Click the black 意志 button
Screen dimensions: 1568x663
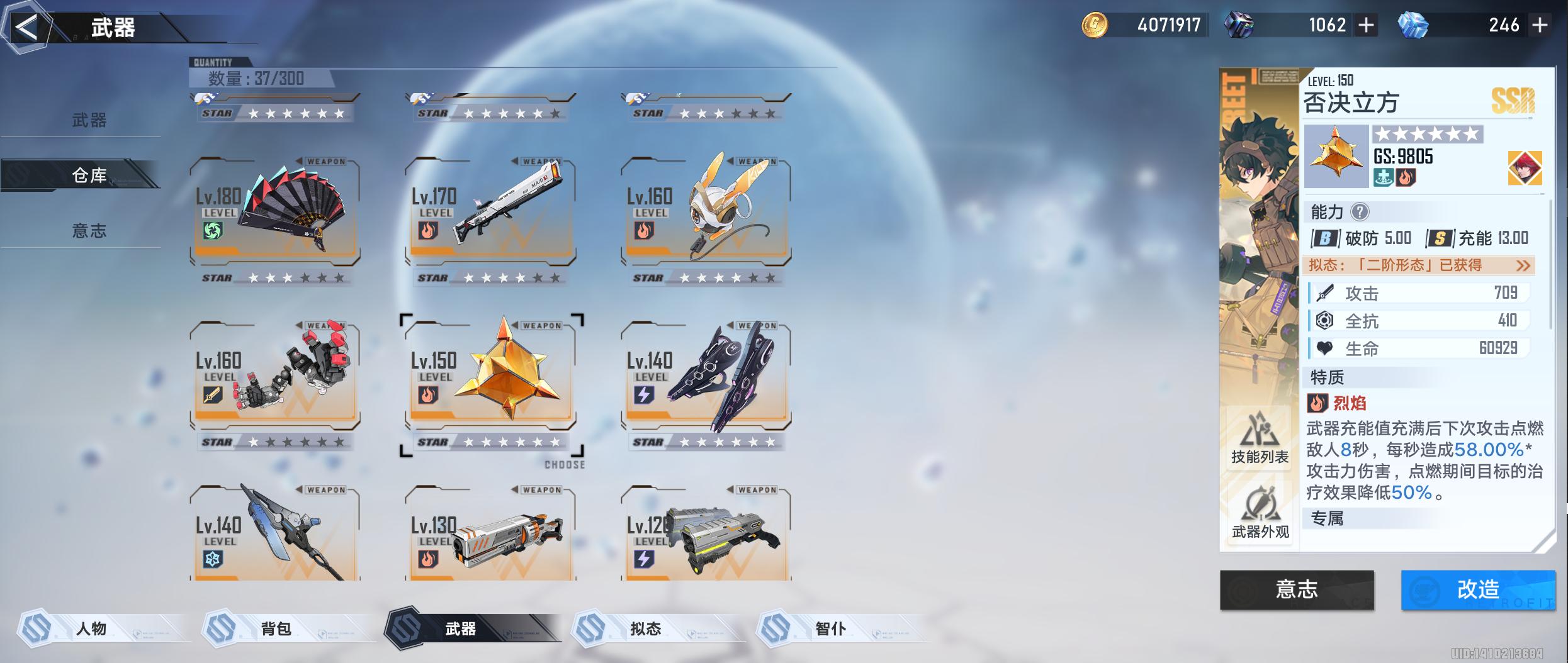(x=1297, y=589)
